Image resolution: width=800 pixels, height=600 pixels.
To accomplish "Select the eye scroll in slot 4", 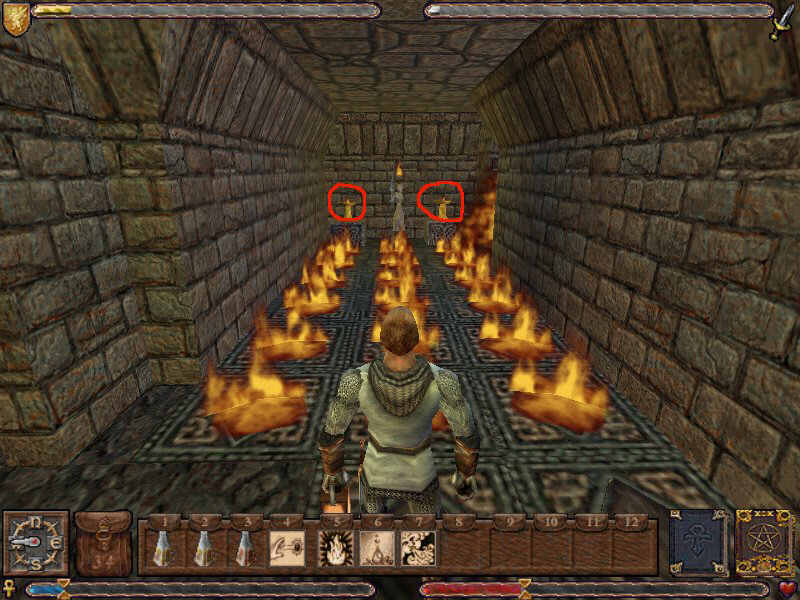I will [x=287, y=547].
